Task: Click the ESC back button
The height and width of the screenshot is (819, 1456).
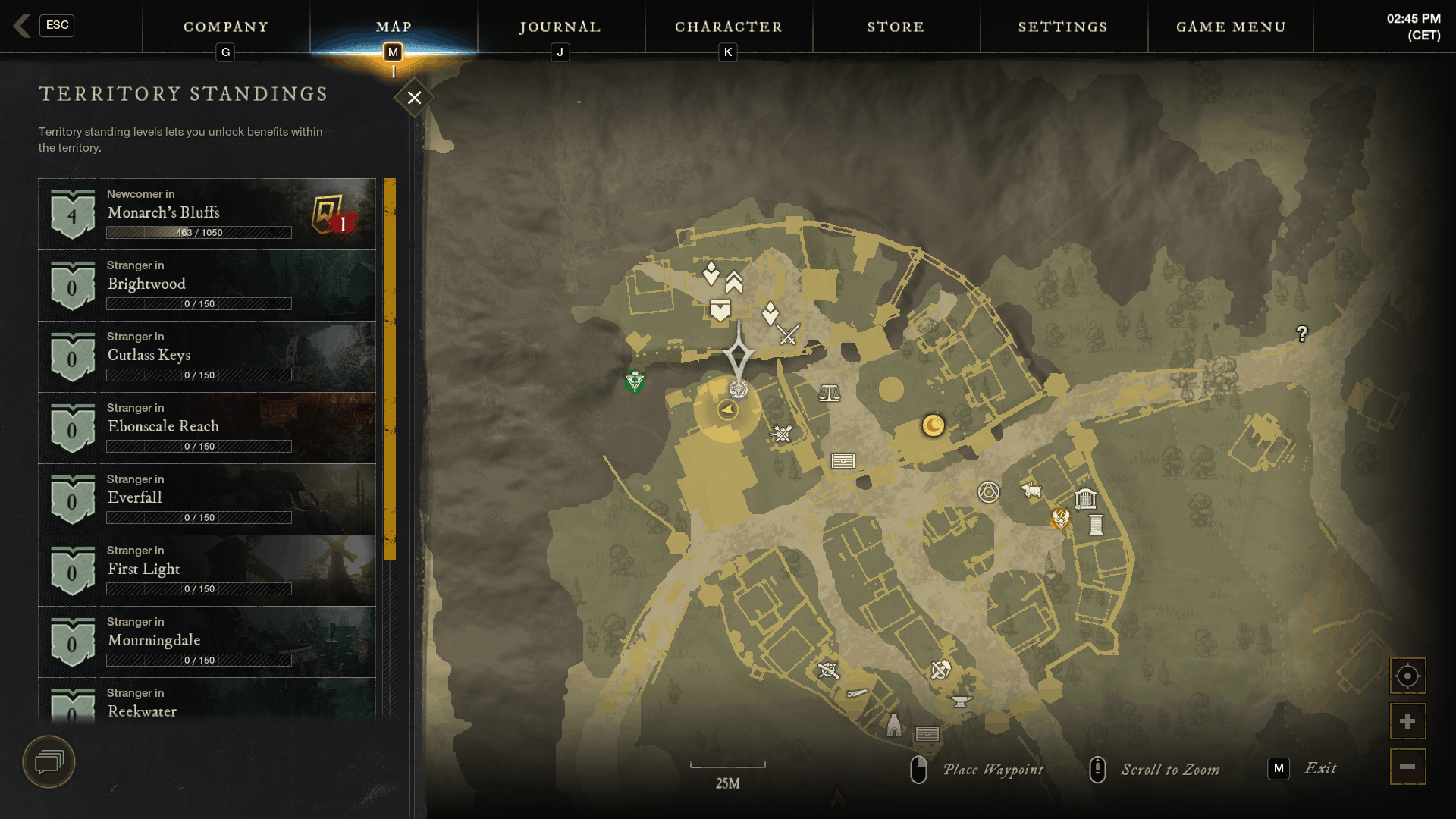Action: pos(58,26)
